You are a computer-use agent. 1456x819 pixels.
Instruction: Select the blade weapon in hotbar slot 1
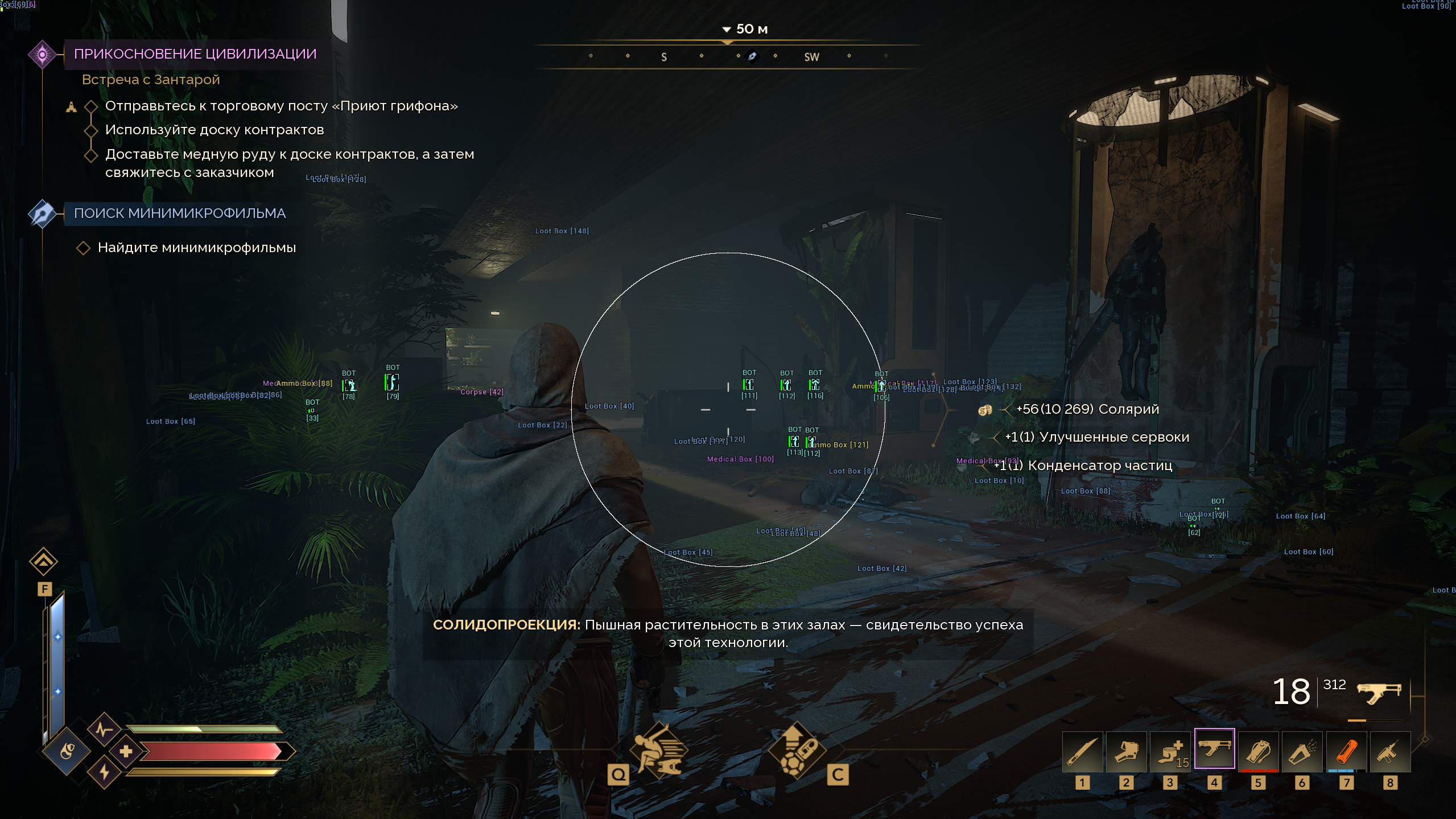1082,752
